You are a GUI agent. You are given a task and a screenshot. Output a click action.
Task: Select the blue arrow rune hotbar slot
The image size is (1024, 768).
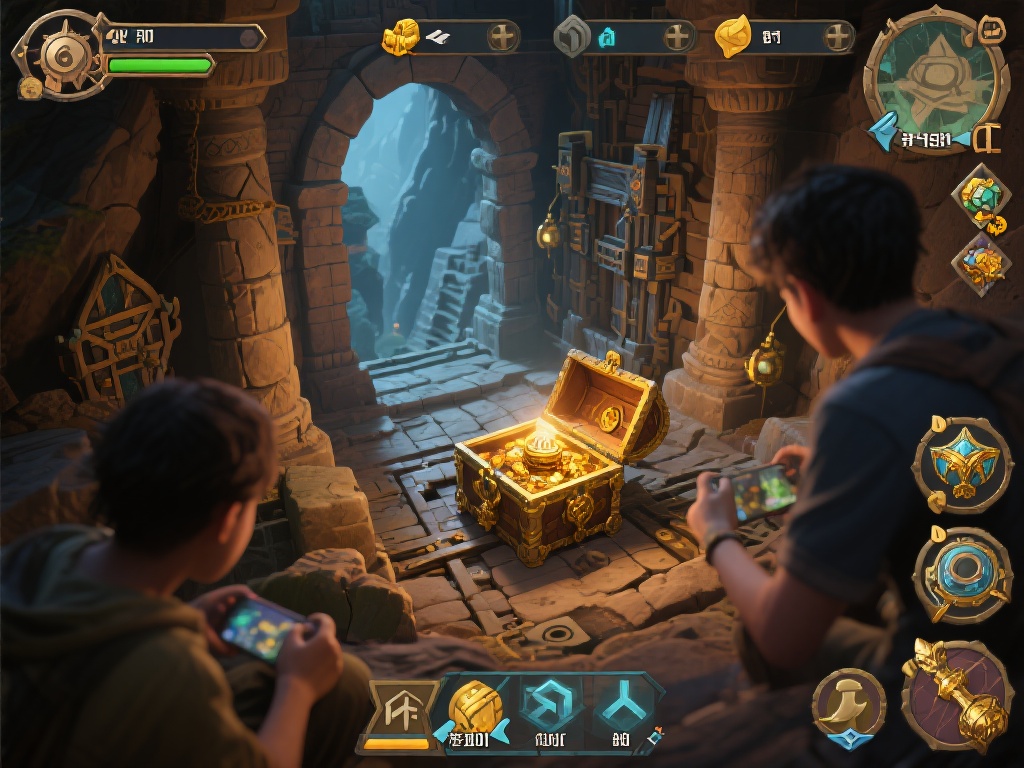547,710
